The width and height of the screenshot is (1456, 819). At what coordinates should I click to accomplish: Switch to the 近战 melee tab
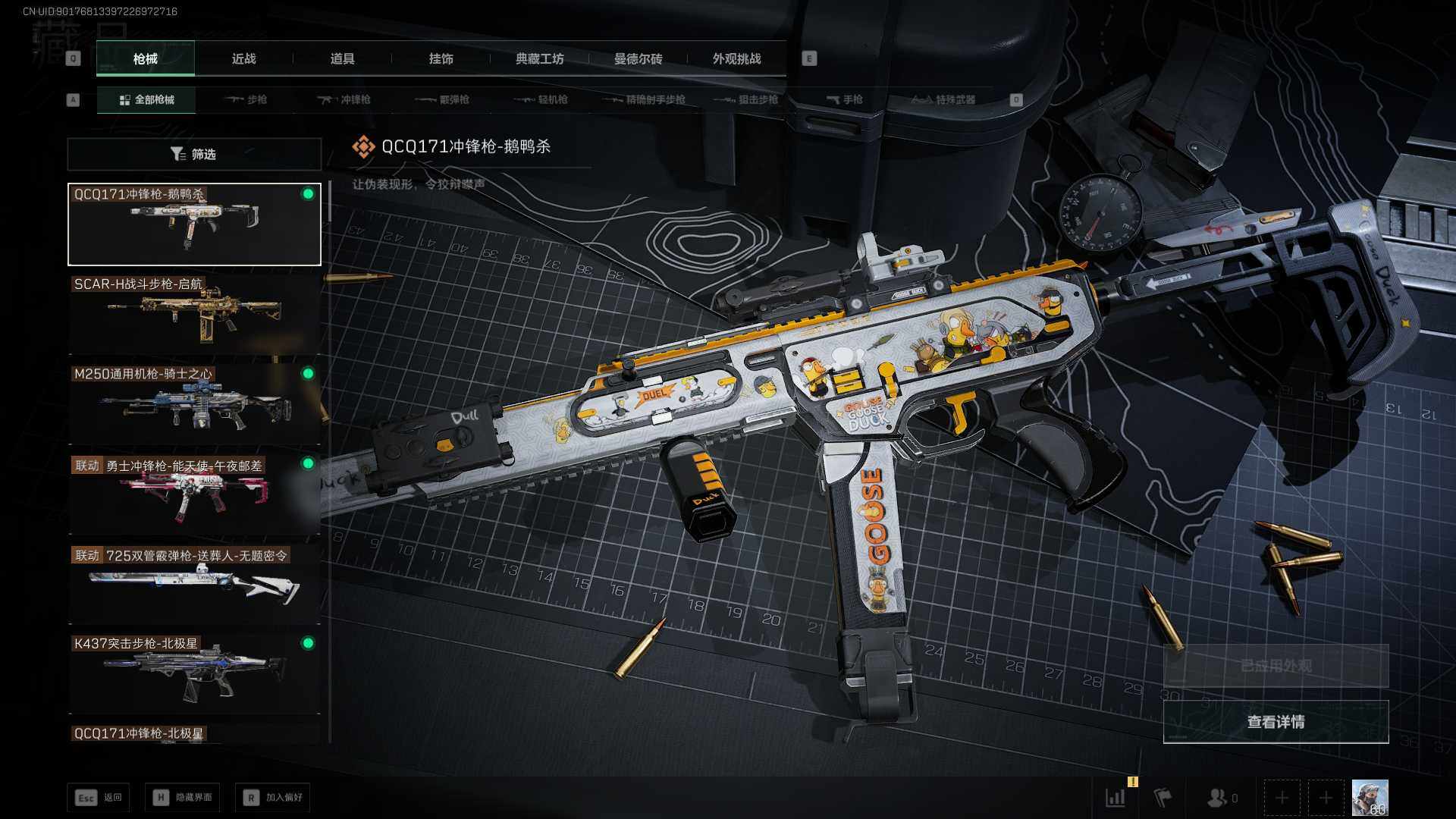coord(243,58)
